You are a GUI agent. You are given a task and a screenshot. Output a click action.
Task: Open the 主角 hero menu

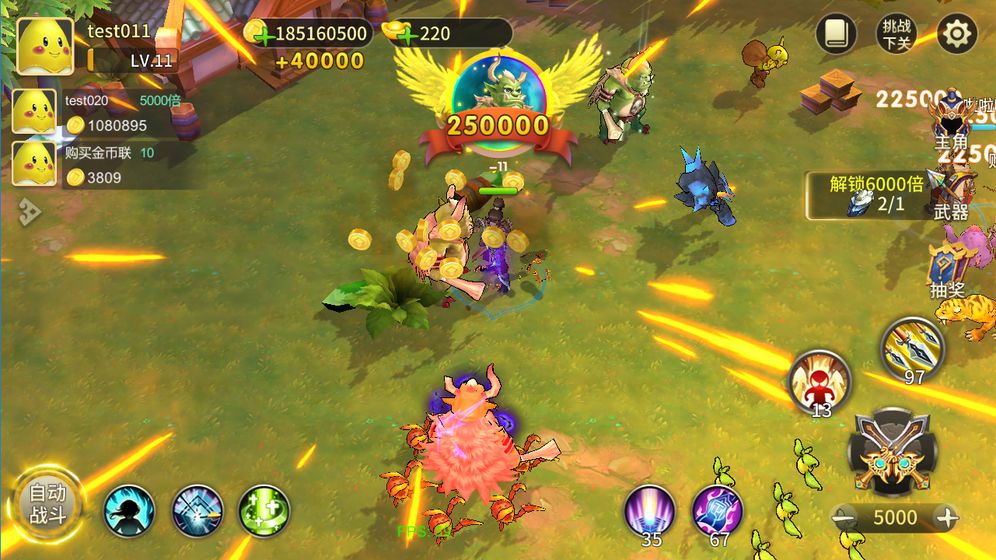(951, 125)
